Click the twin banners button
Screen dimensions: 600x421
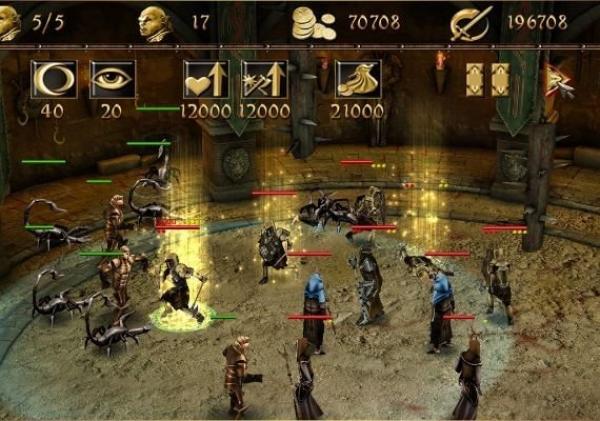coord(487,80)
